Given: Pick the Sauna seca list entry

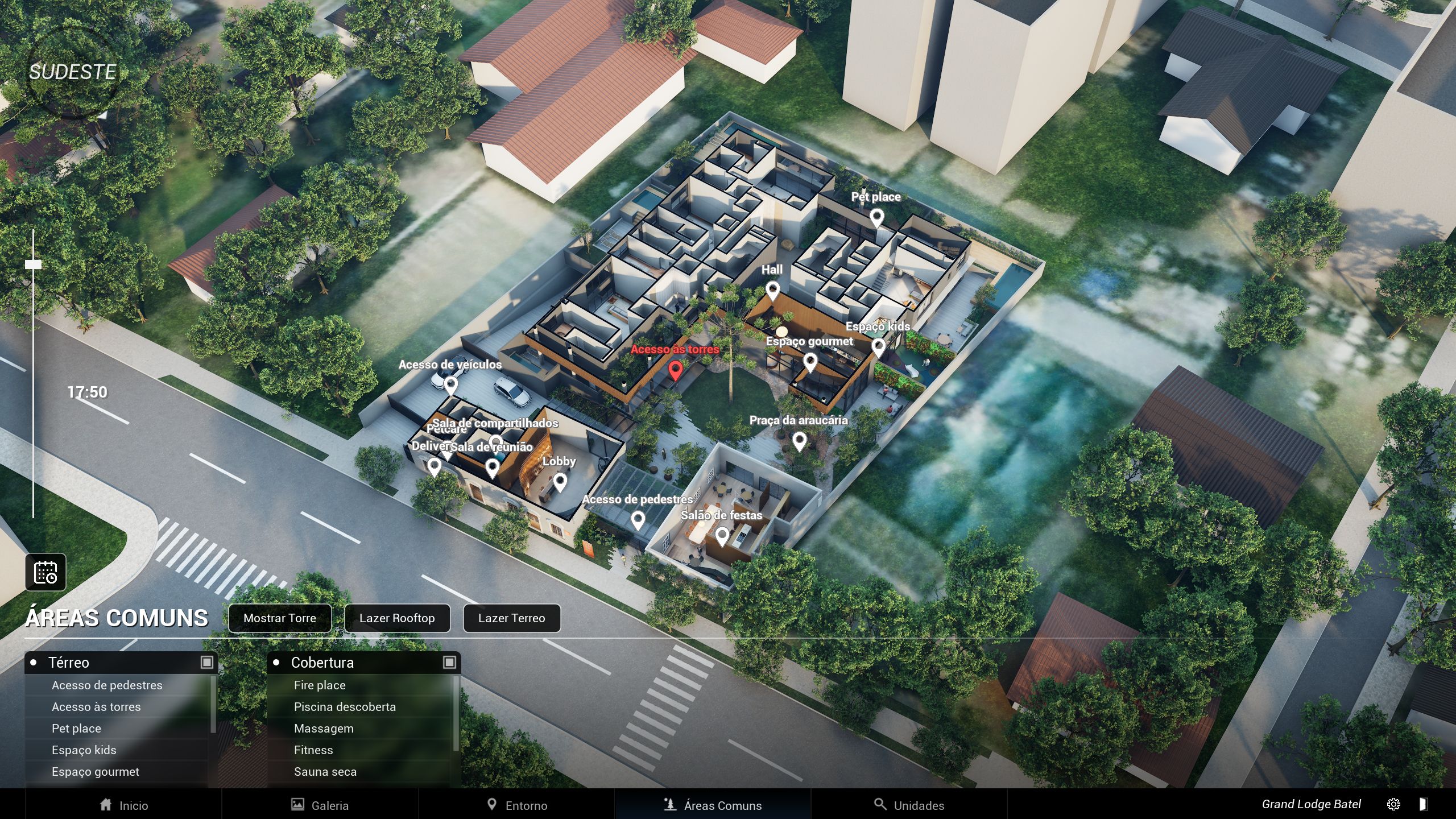Looking at the screenshot, I should tap(325, 772).
